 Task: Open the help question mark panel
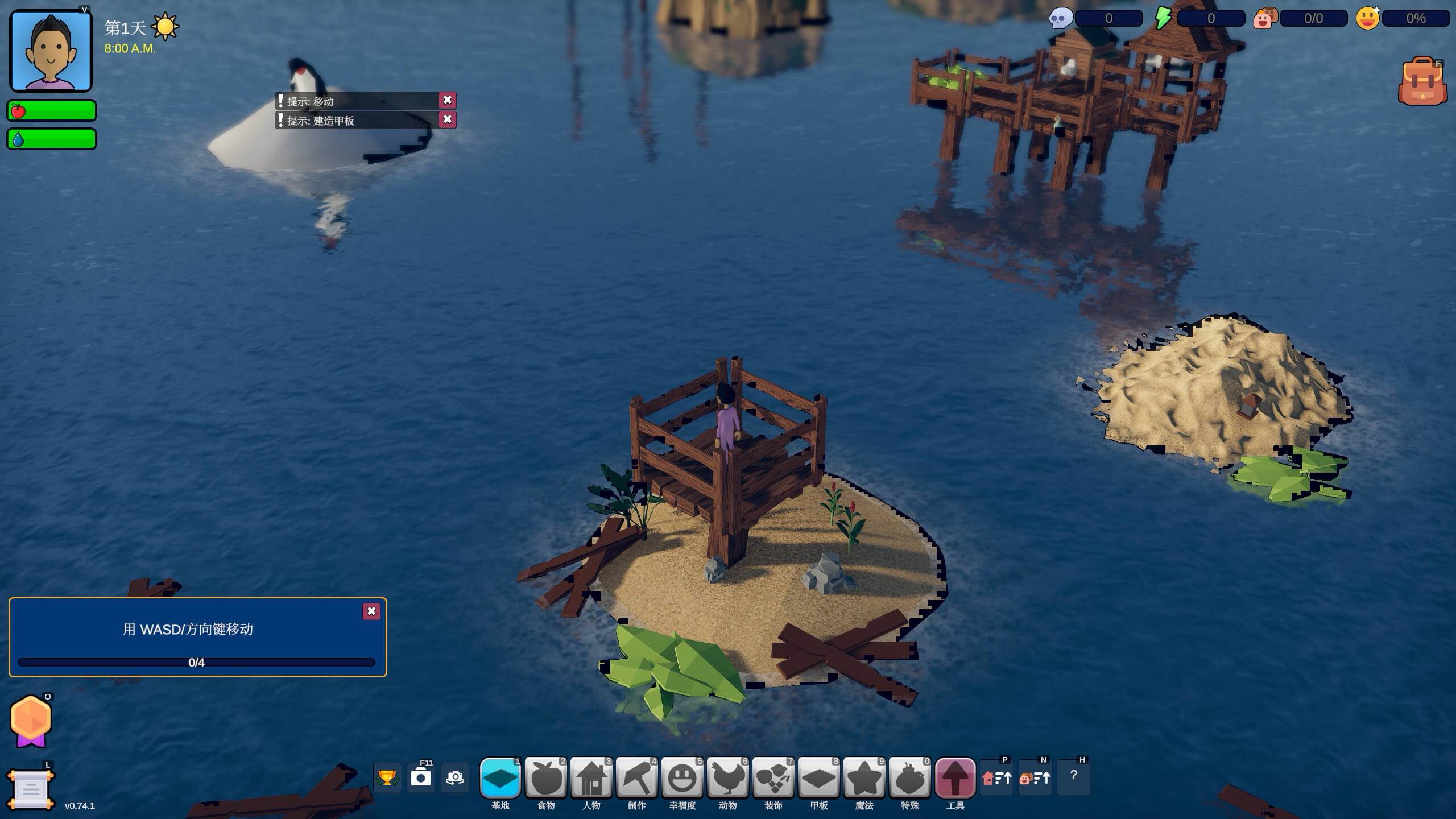tap(1074, 776)
